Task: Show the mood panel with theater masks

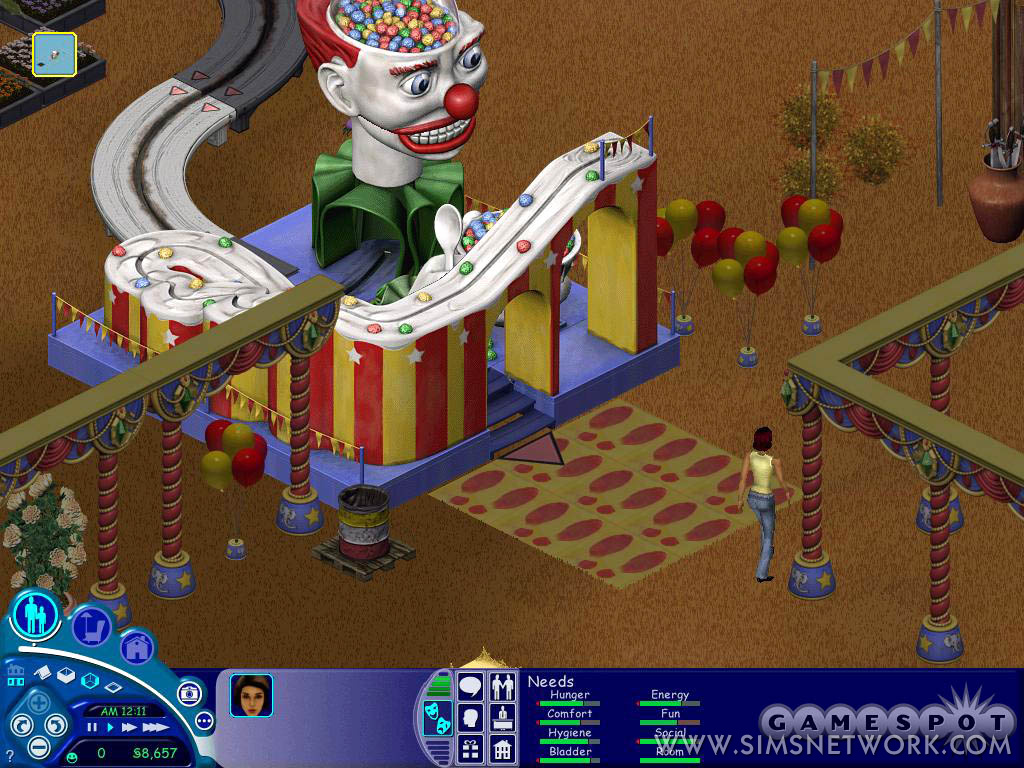Action: (437, 718)
